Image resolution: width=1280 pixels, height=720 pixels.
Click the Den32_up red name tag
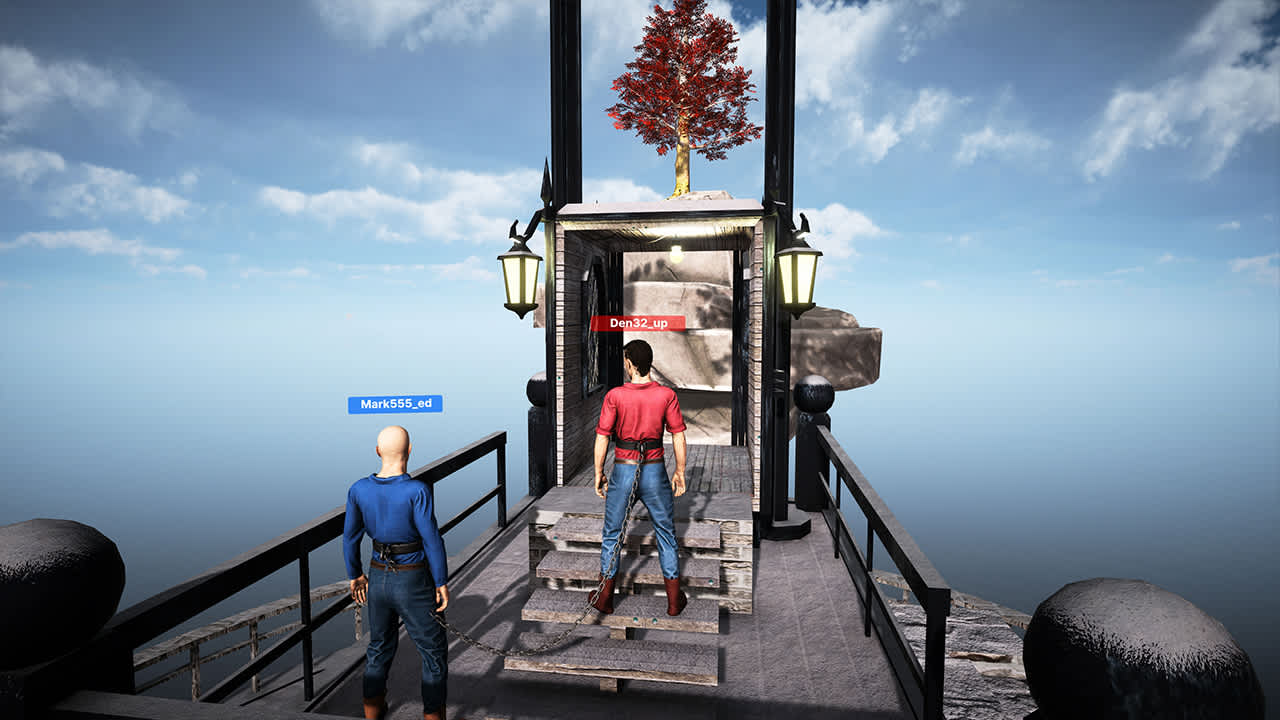pyautogui.click(x=637, y=323)
